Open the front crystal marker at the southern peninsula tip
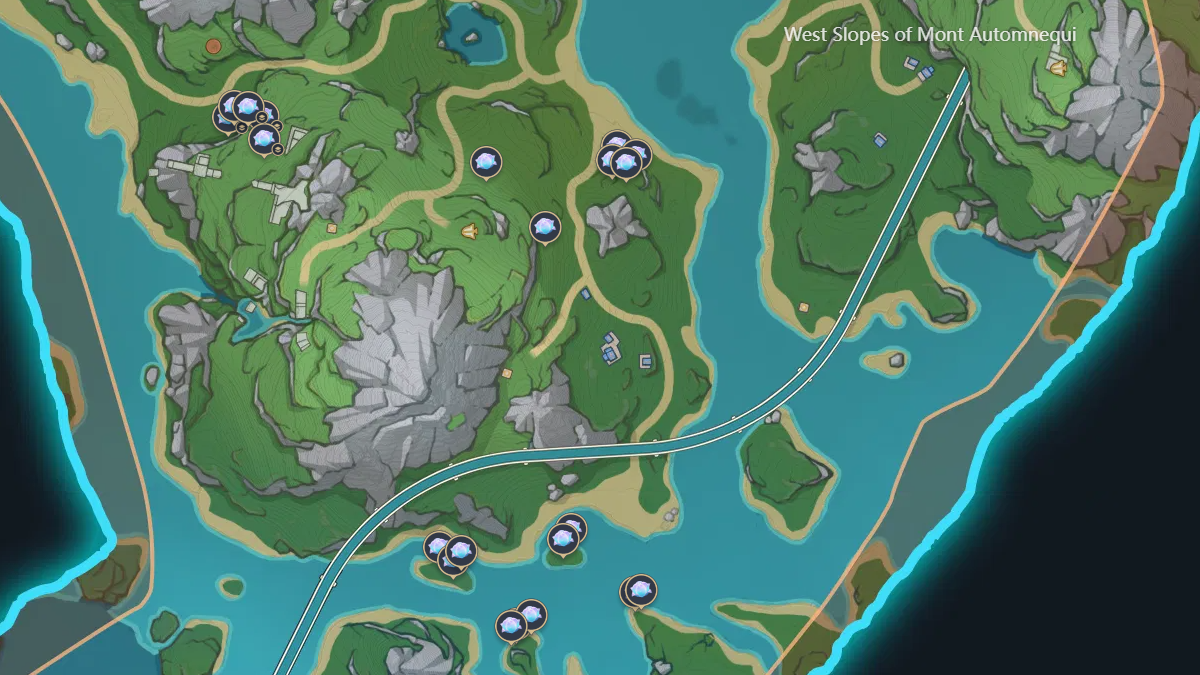This screenshot has height=675, width=1200. 640,590
